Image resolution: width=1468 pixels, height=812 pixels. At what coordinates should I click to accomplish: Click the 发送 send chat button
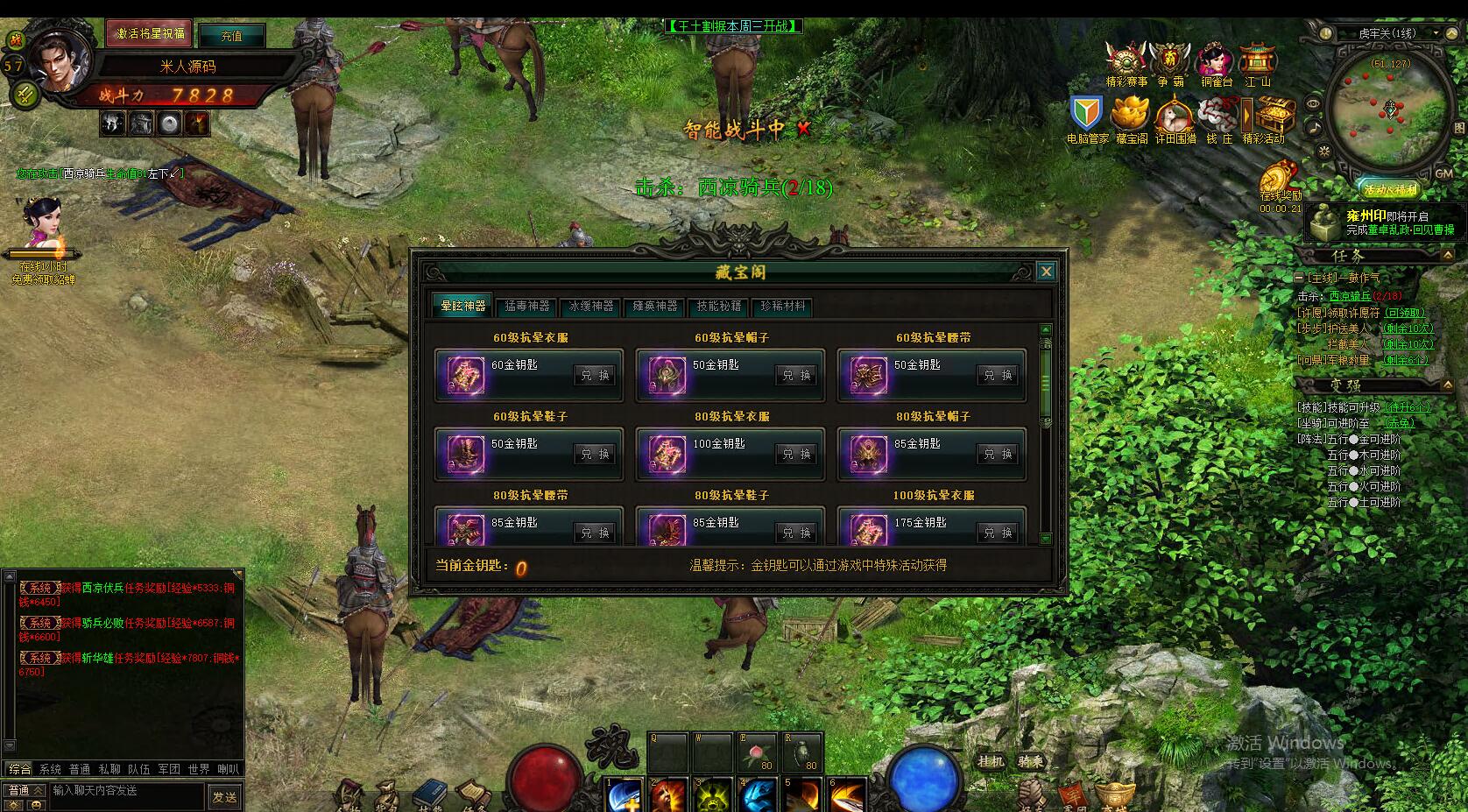click(x=224, y=796)
